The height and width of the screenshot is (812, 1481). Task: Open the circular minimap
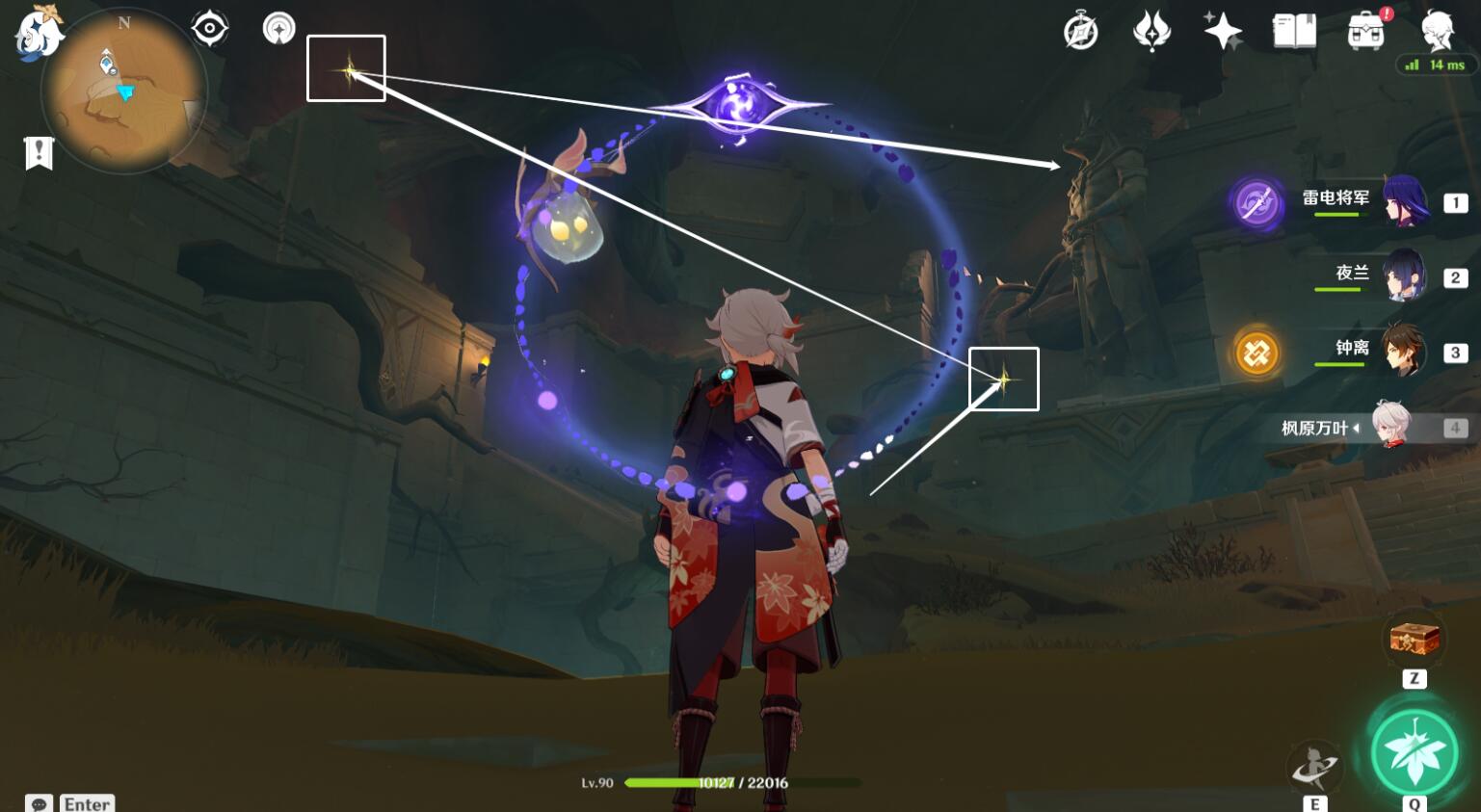(123, 92)
